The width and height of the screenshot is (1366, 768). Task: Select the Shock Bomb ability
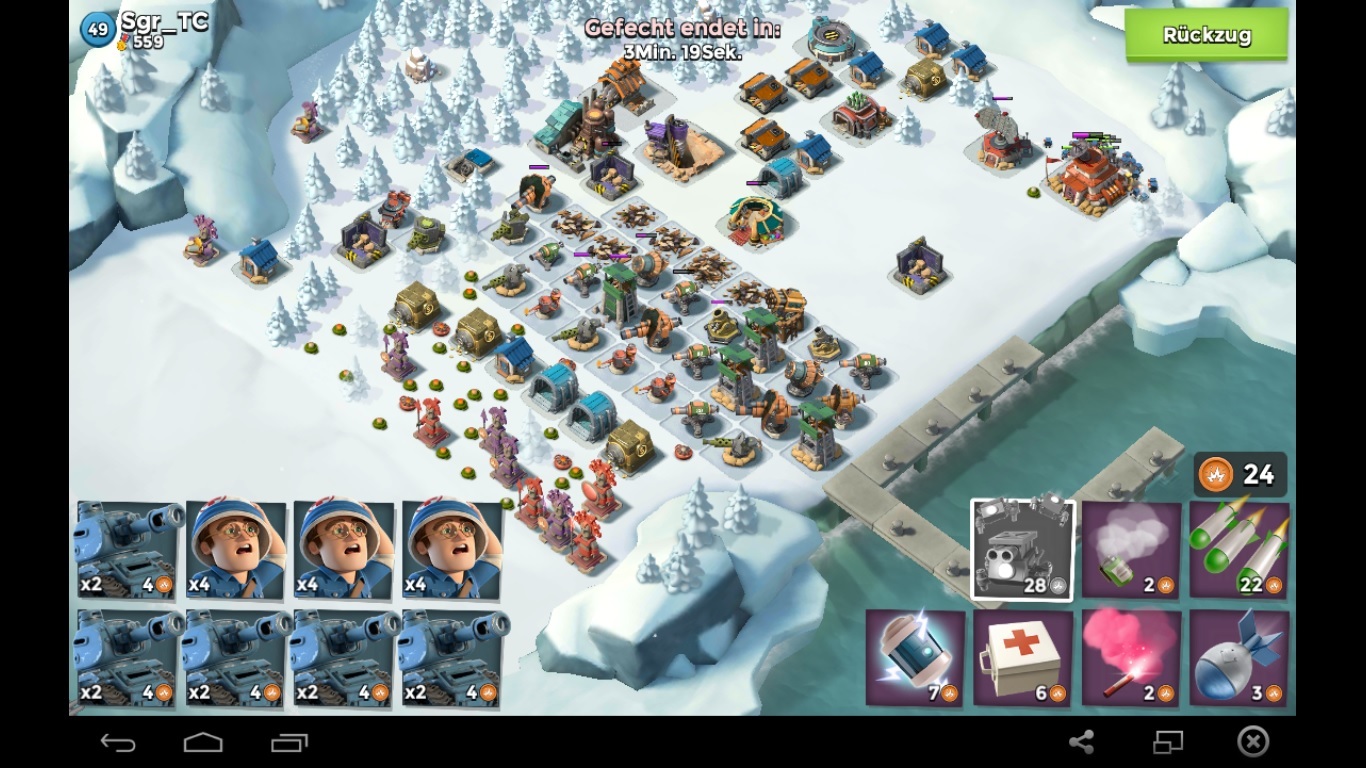915,658
